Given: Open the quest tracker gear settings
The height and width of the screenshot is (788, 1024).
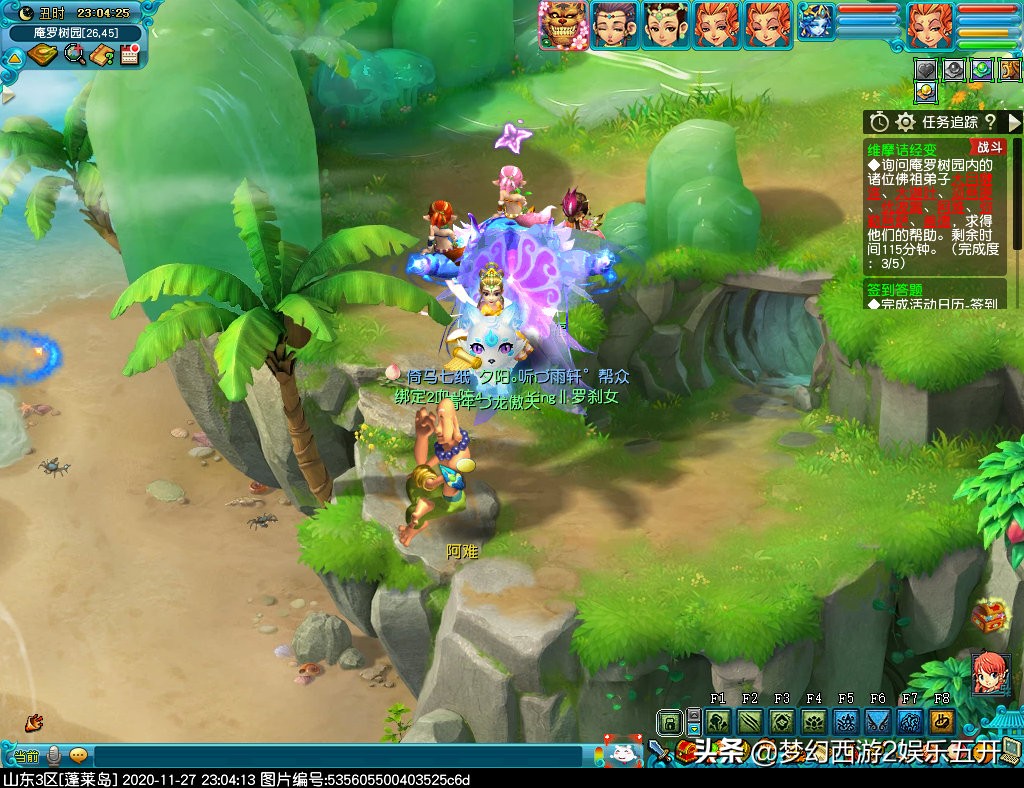Looking at the screenshot, I should (x=905, y=122).
